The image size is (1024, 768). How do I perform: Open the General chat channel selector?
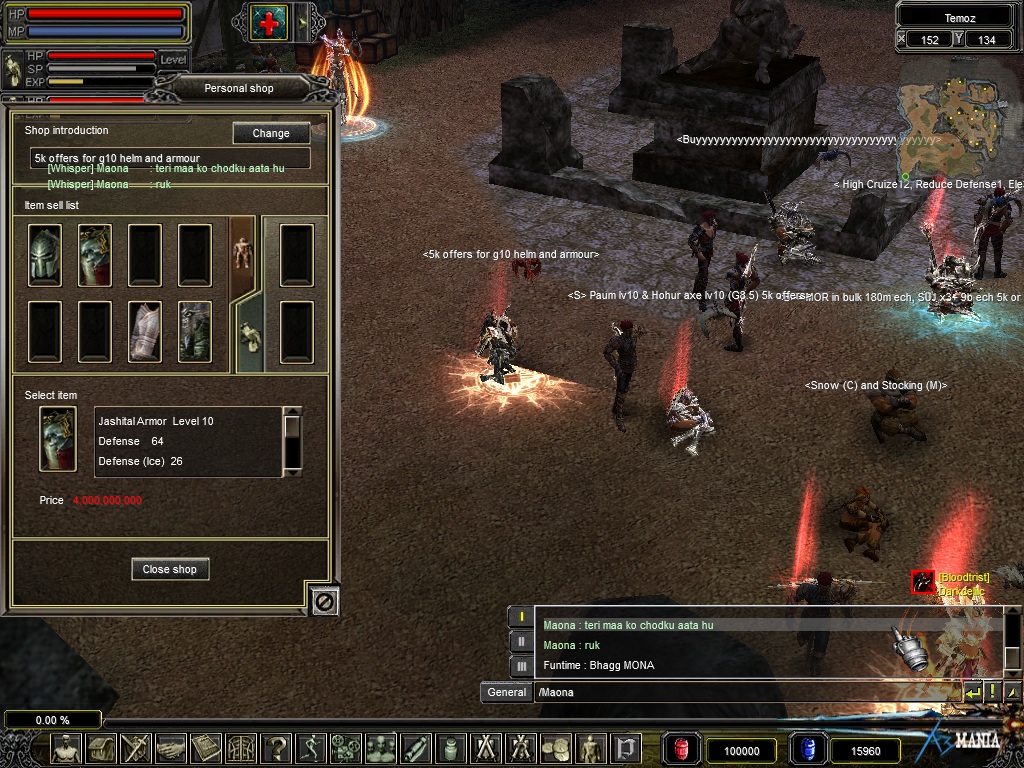[x=506, y=692]
